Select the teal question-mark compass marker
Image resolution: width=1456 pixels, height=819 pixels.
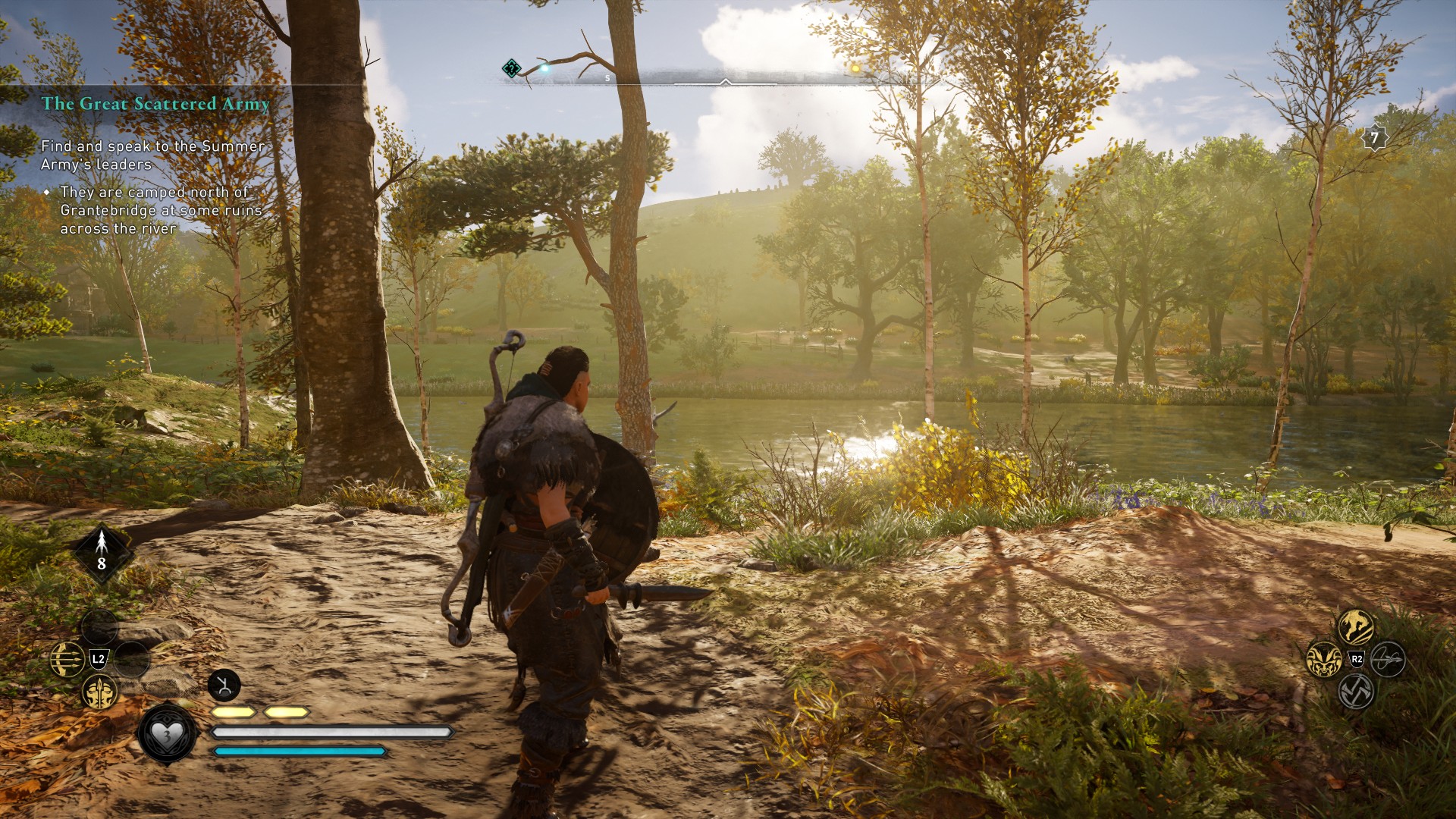point(512,69)
